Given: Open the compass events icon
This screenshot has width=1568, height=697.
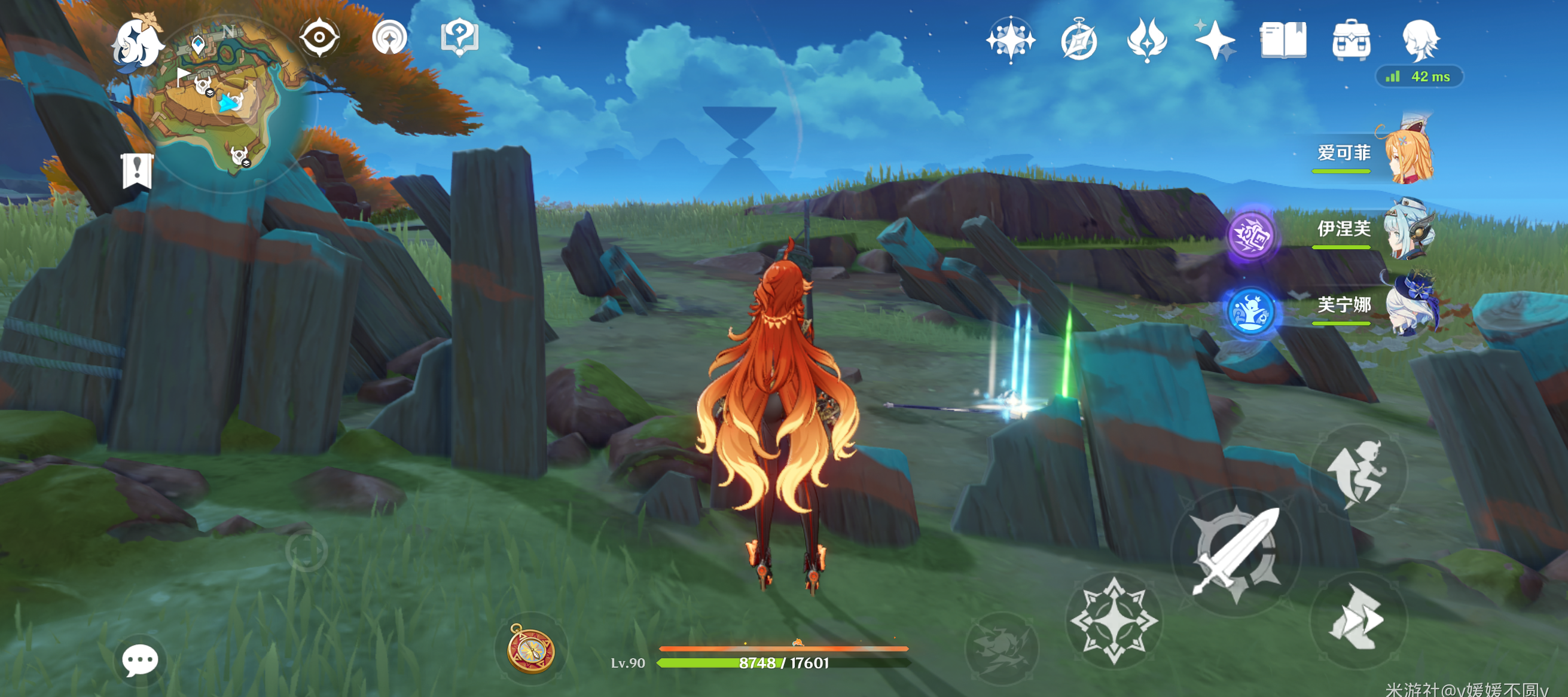Looking at the screenshot, I should point(1079,40).
